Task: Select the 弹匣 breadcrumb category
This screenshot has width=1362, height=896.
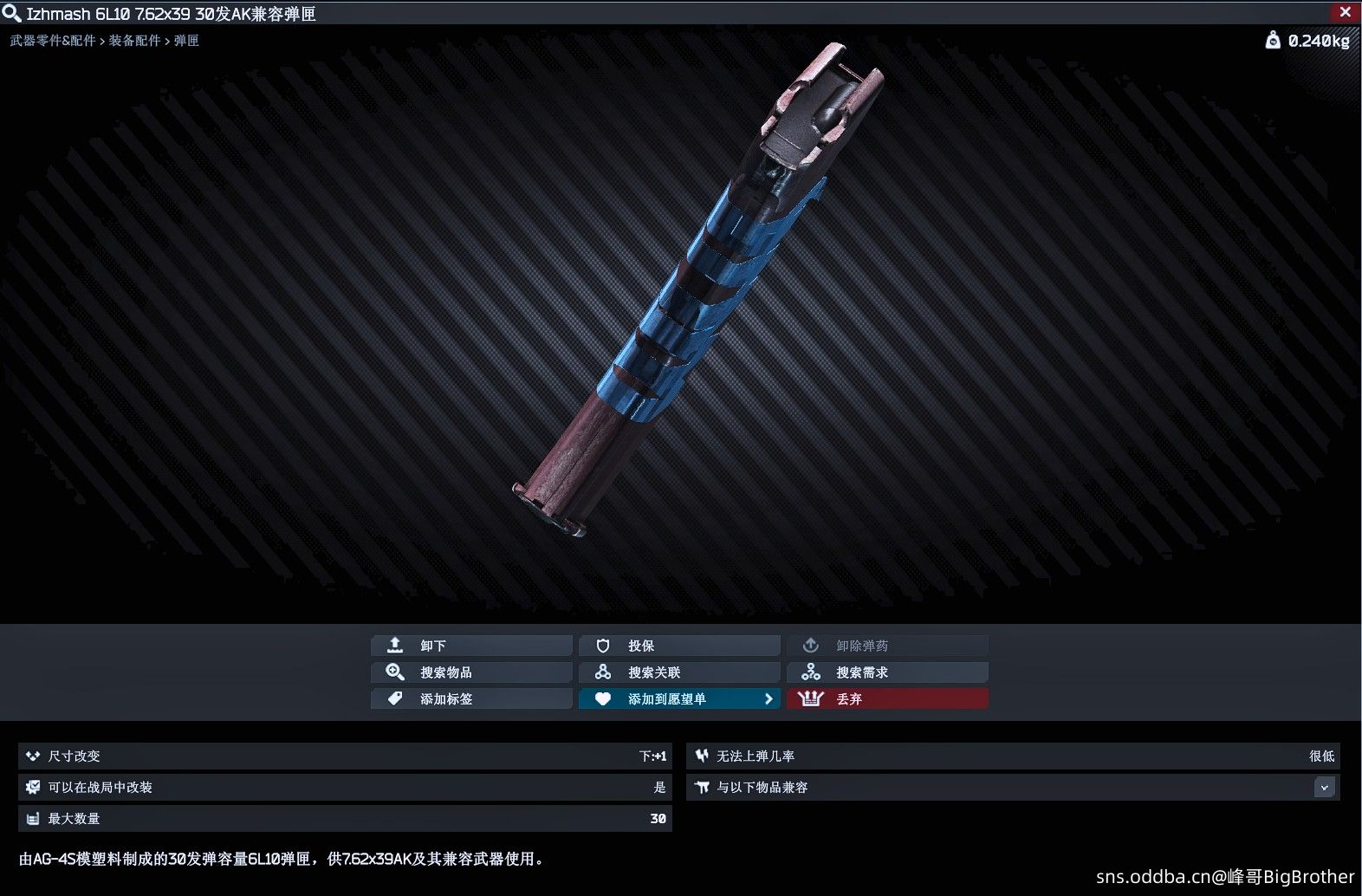Action: pos(186,41)
